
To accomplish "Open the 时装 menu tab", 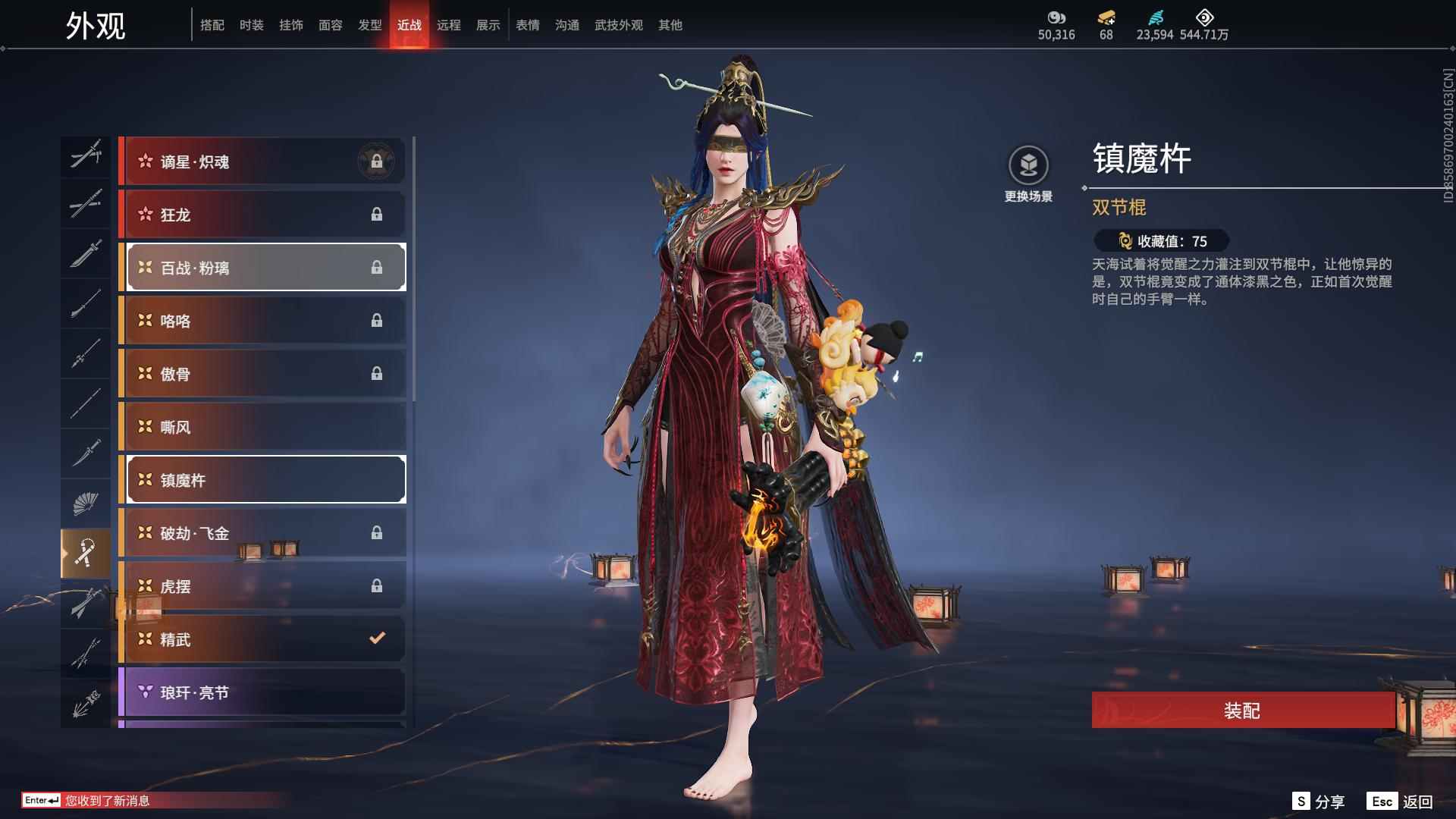I will click(253, 25).
